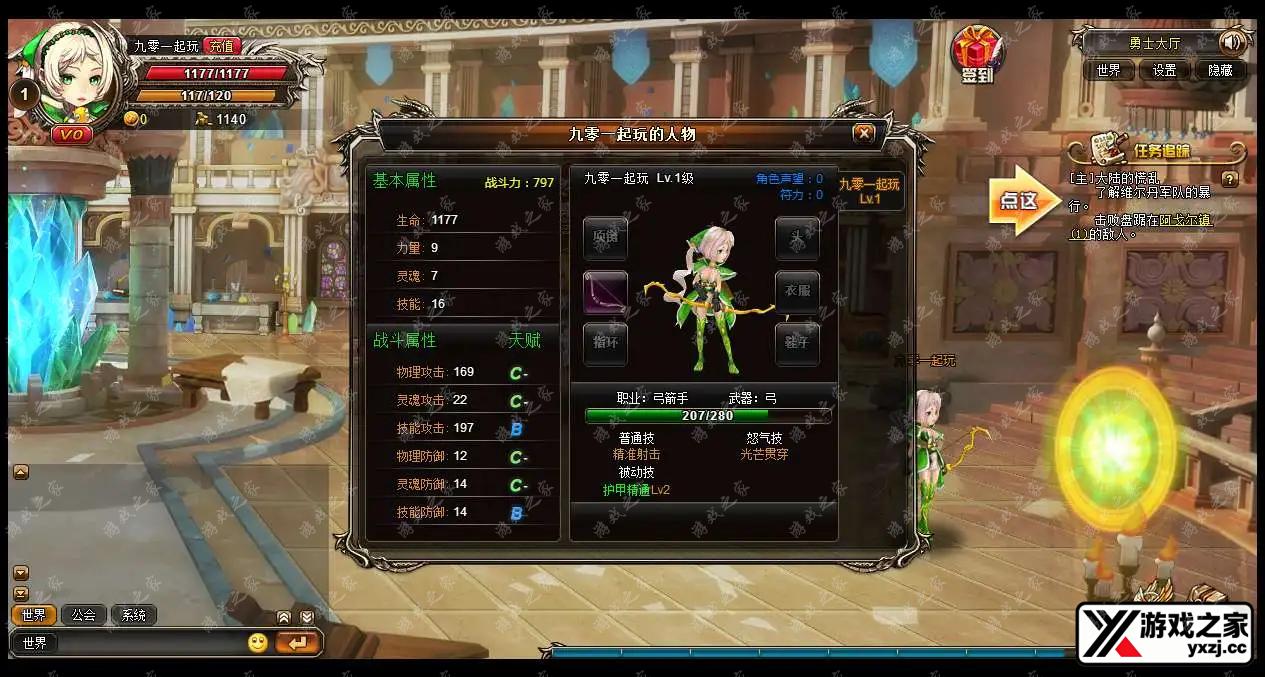Toggle the sound speaker icon

tap(1233, 43)
